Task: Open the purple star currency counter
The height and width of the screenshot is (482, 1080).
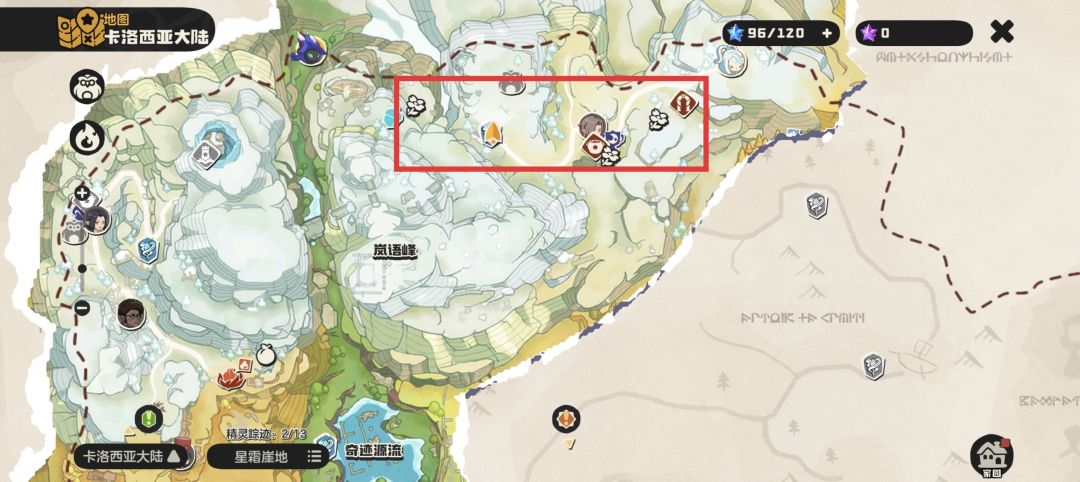Action: click(x=913, y=33)
